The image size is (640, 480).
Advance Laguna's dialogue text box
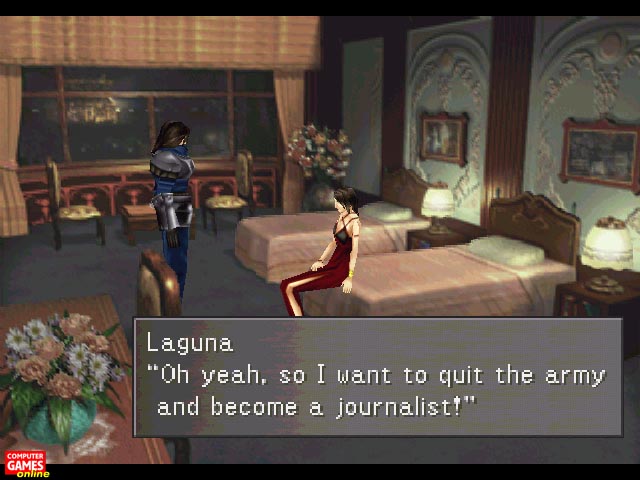coord(377,377)
